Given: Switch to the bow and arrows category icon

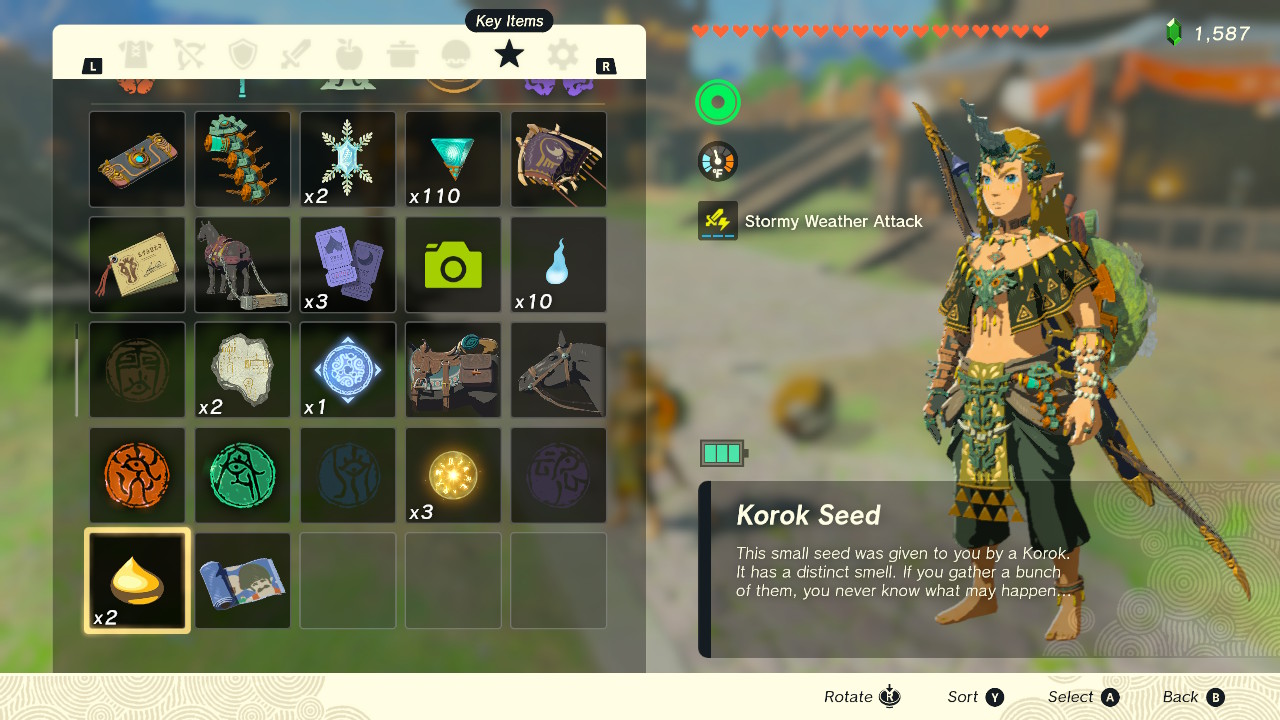Looking at the screenshot, I should coord(190,55).
